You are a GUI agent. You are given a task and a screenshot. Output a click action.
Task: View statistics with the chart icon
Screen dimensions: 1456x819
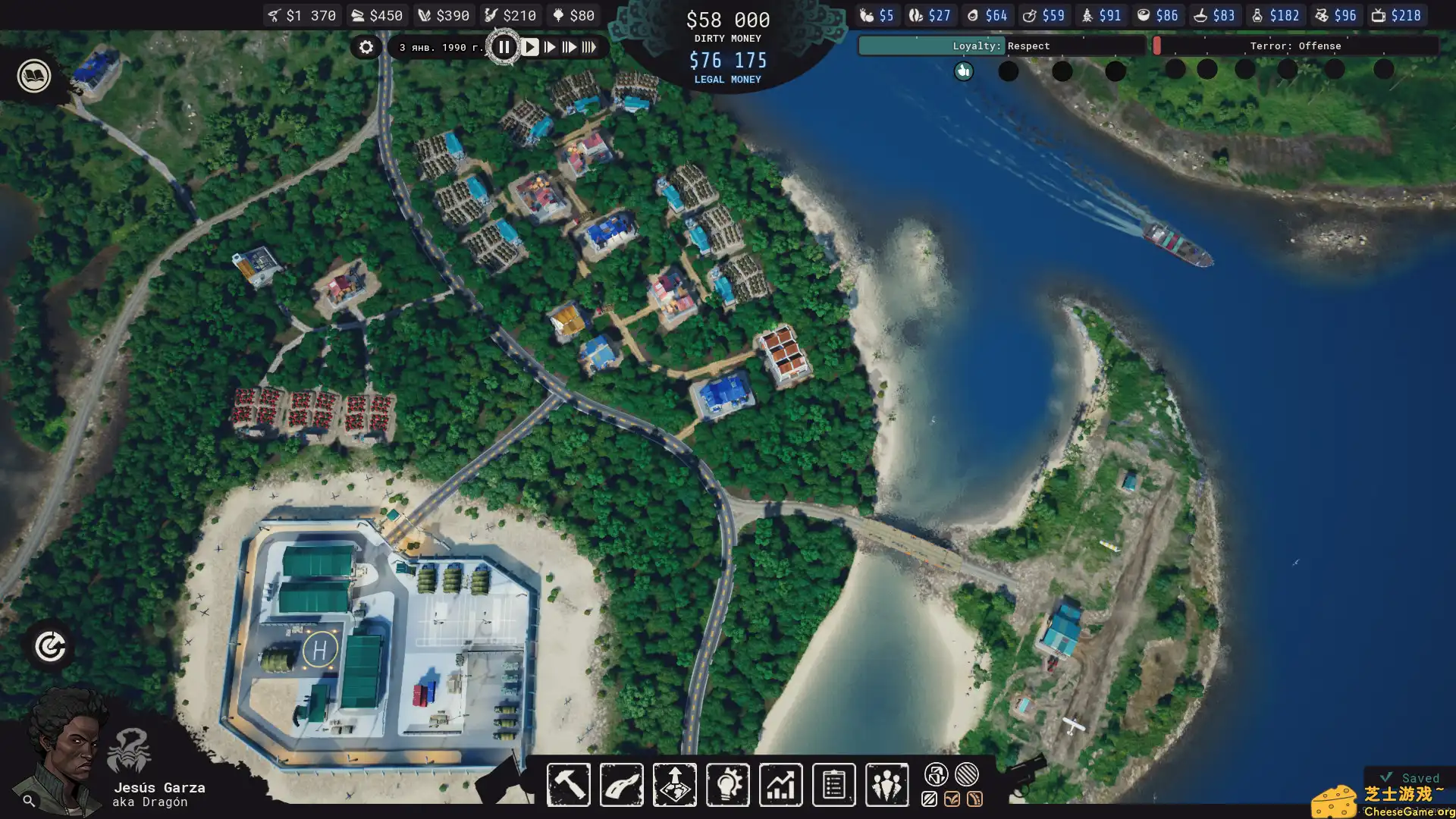[780, 785]
